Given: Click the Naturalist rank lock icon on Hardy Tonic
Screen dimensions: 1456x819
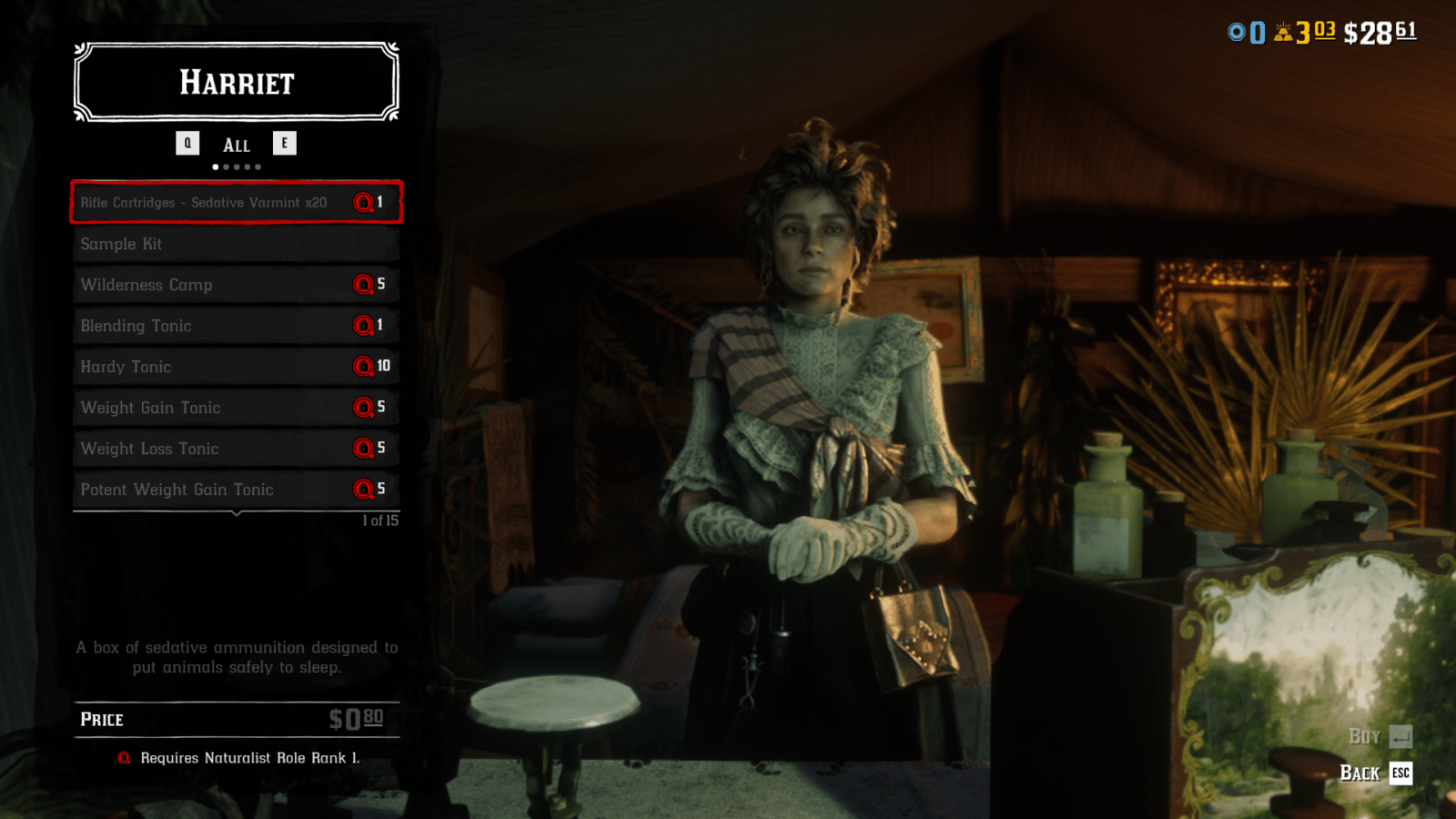Looking at the screenshot, I should [x=363, y=367].
